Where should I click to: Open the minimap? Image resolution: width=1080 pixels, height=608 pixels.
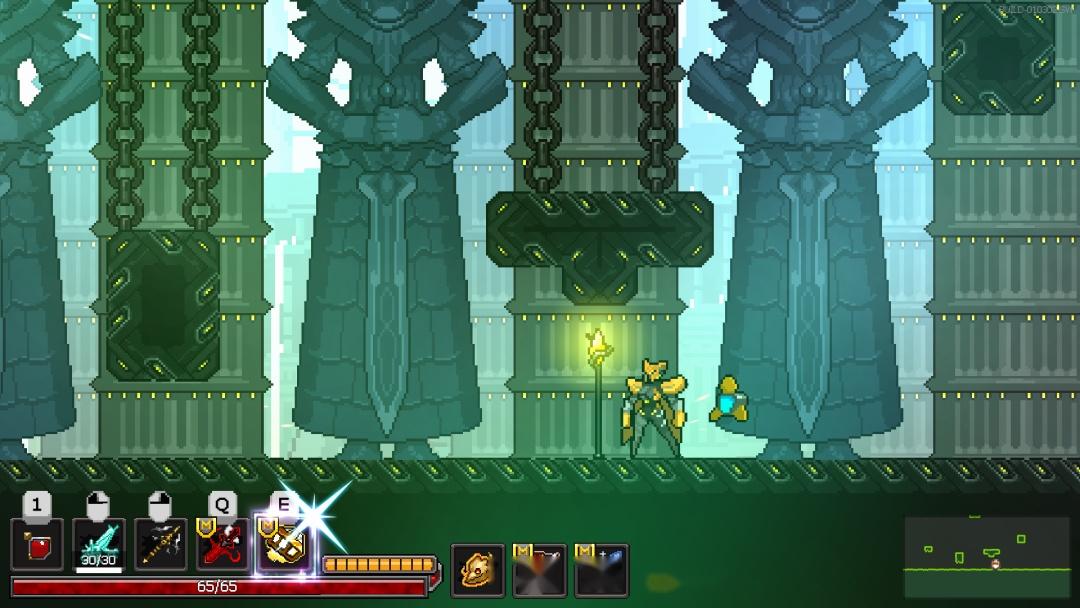[986, 556]
